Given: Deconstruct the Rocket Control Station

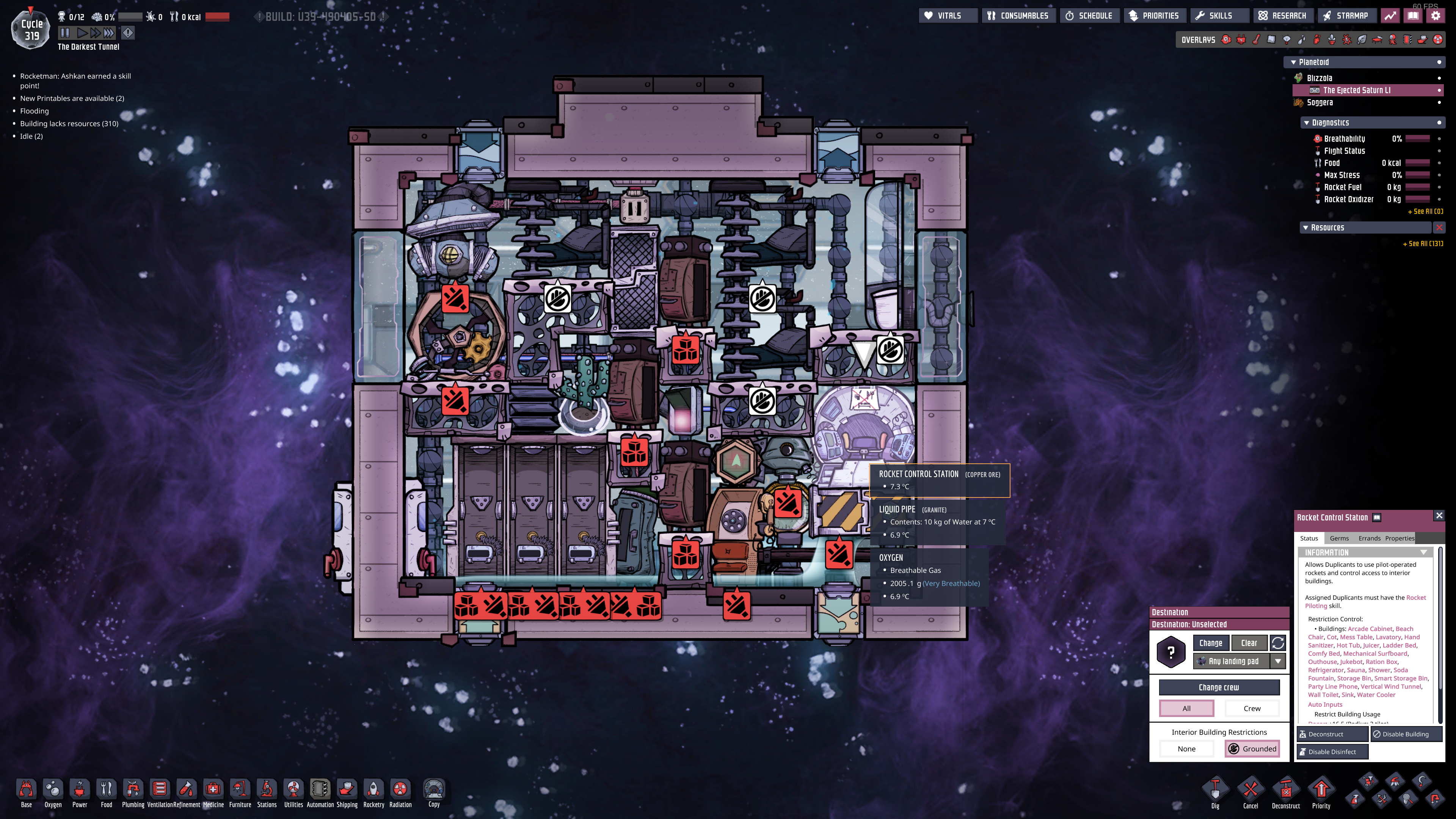Looking at the screenshot, I should [1332, 734].
